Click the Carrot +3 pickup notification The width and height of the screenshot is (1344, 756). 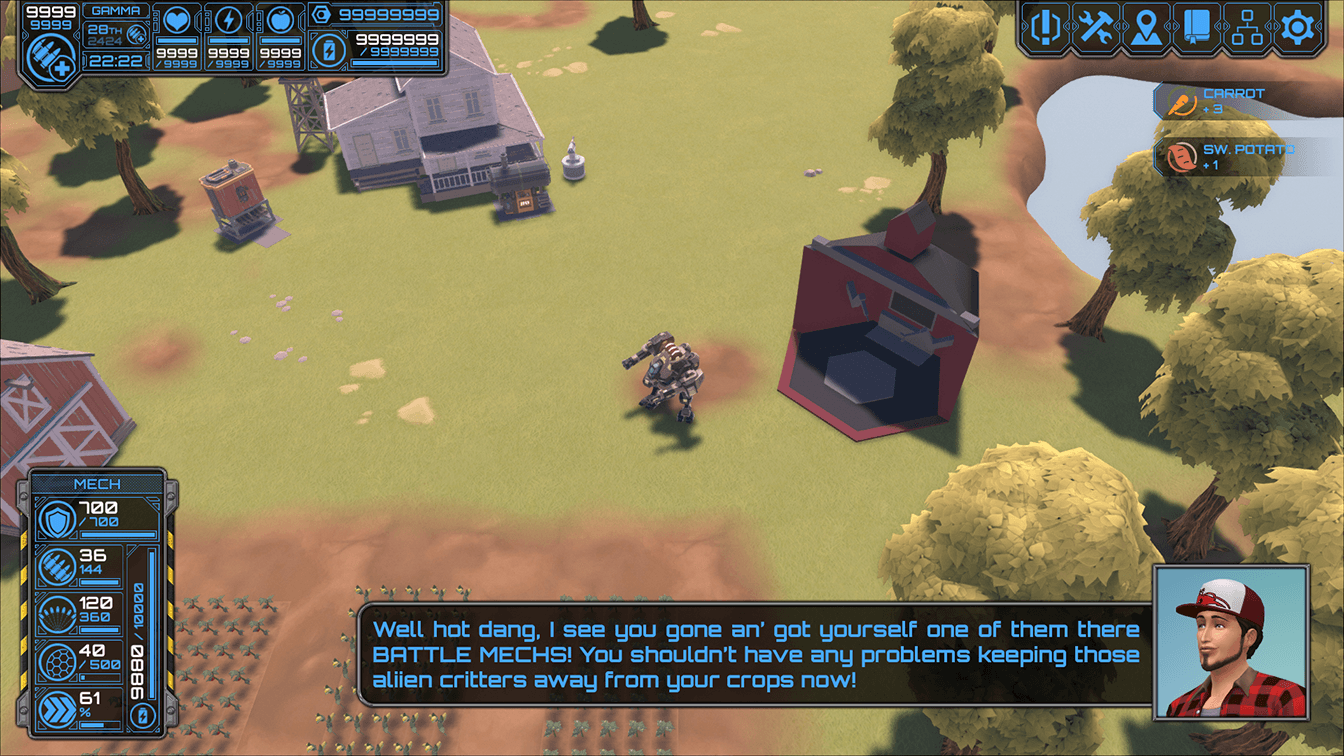click(1230, 101)
